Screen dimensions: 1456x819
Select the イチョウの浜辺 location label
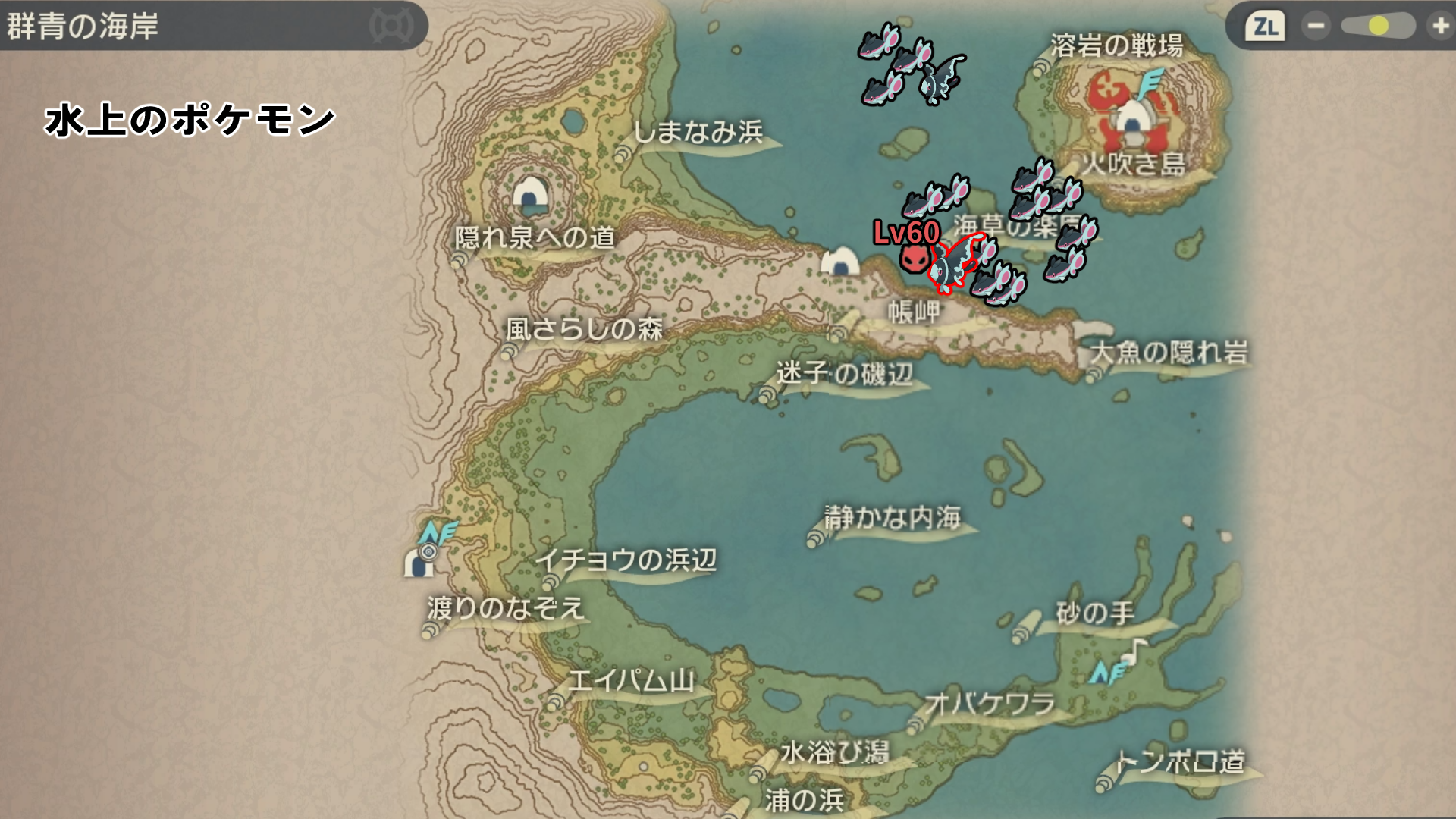[626, 560]
